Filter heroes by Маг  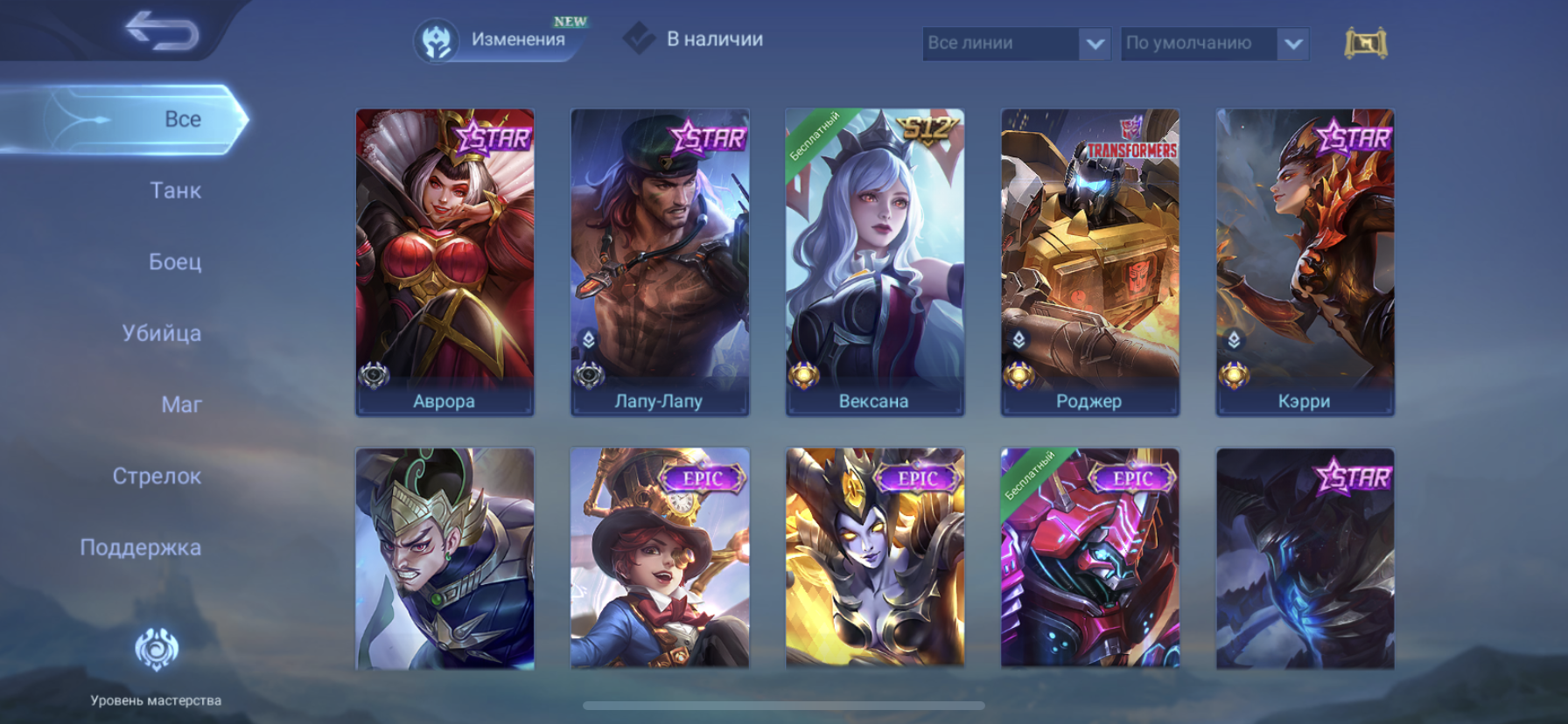(x=181, y=405)
